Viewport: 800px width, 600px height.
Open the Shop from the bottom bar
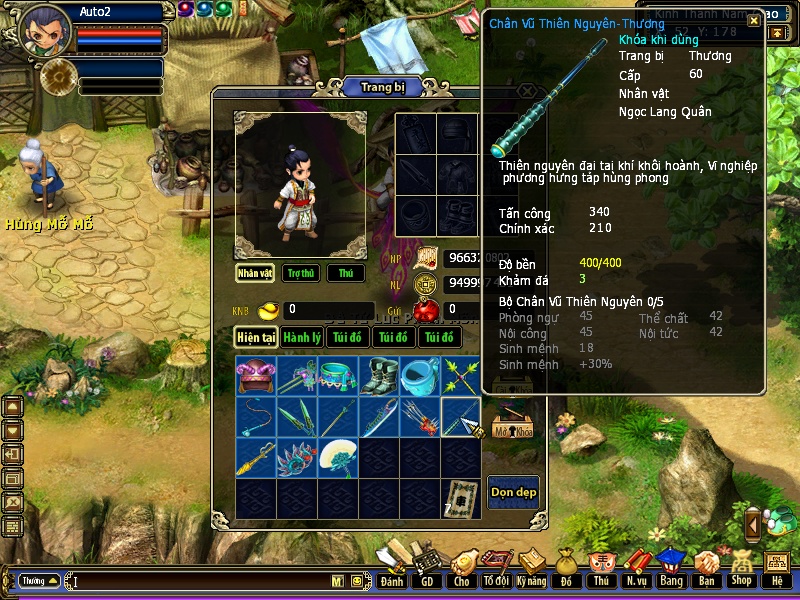point(741,568)
